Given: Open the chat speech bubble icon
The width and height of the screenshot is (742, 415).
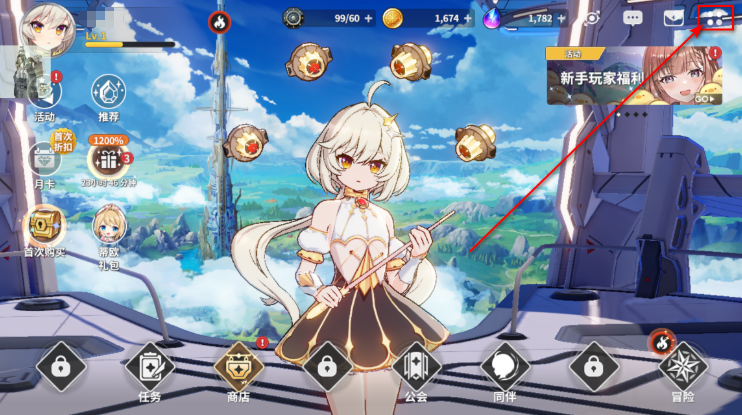Looking at the screenshot, I should click(632, 17).
